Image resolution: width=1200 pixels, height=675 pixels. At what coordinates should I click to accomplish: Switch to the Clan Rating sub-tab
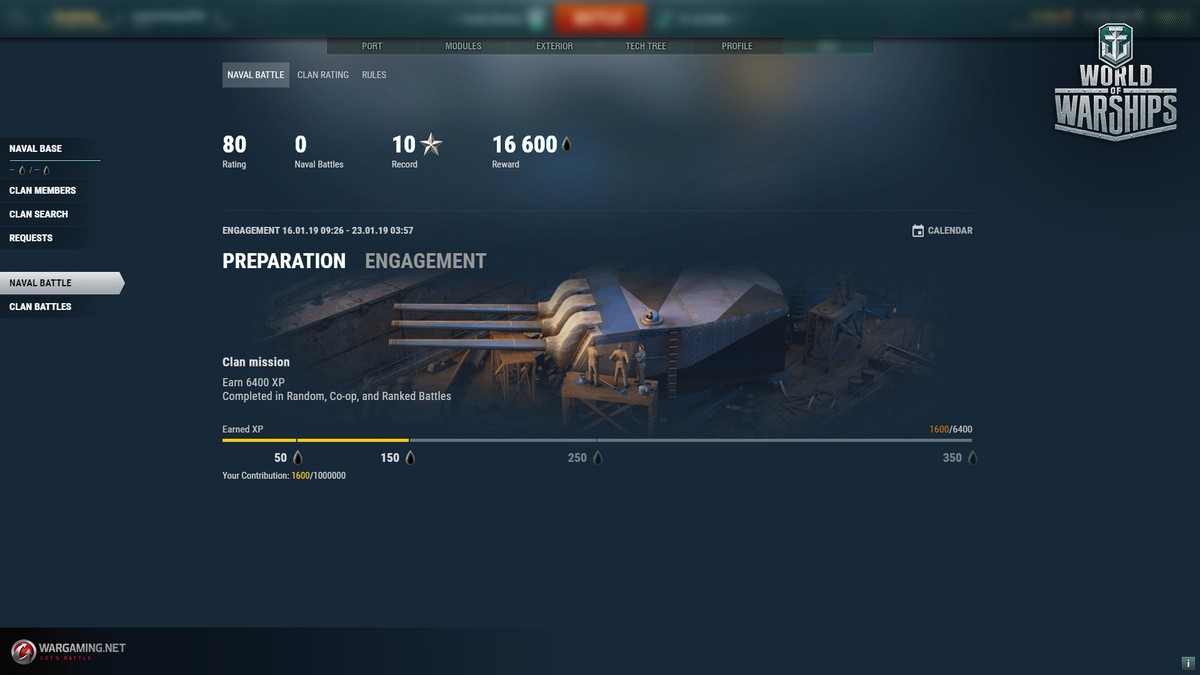(x=323, y=75)
